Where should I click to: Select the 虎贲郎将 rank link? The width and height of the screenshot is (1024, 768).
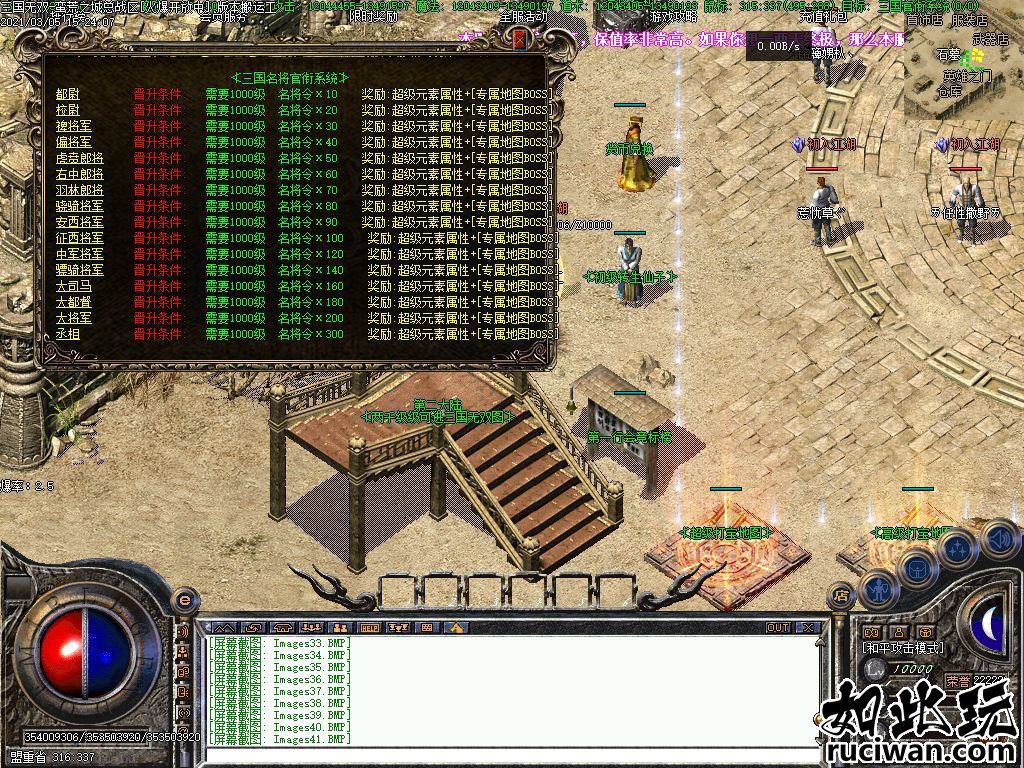79,158
